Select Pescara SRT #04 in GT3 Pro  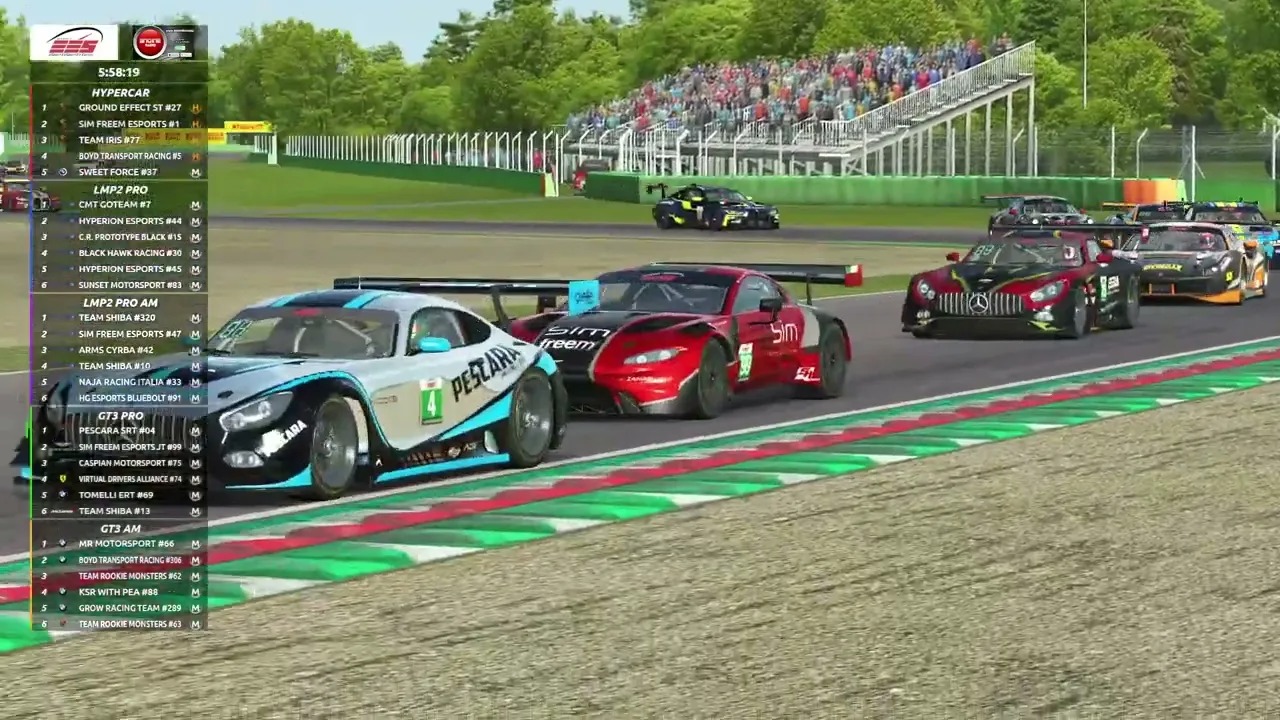tap(120, 431)
